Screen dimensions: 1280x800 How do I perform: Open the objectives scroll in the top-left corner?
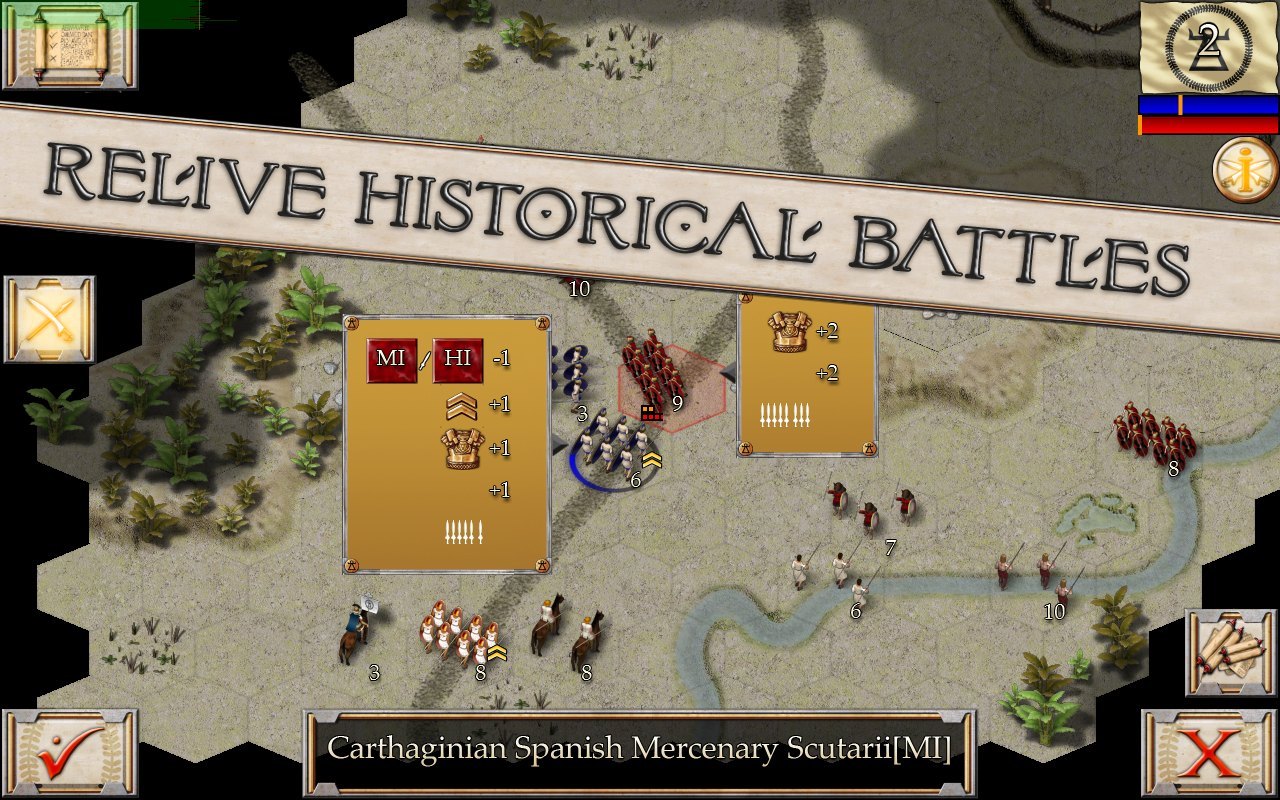[x=70, y=48]
